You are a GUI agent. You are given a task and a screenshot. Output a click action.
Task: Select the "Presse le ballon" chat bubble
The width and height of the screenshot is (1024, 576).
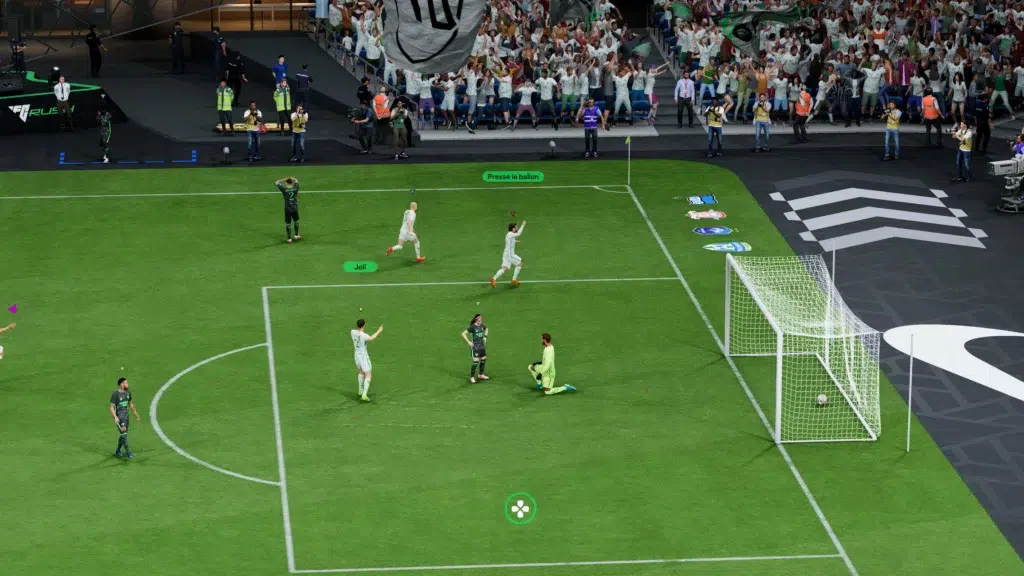[513, 176]
